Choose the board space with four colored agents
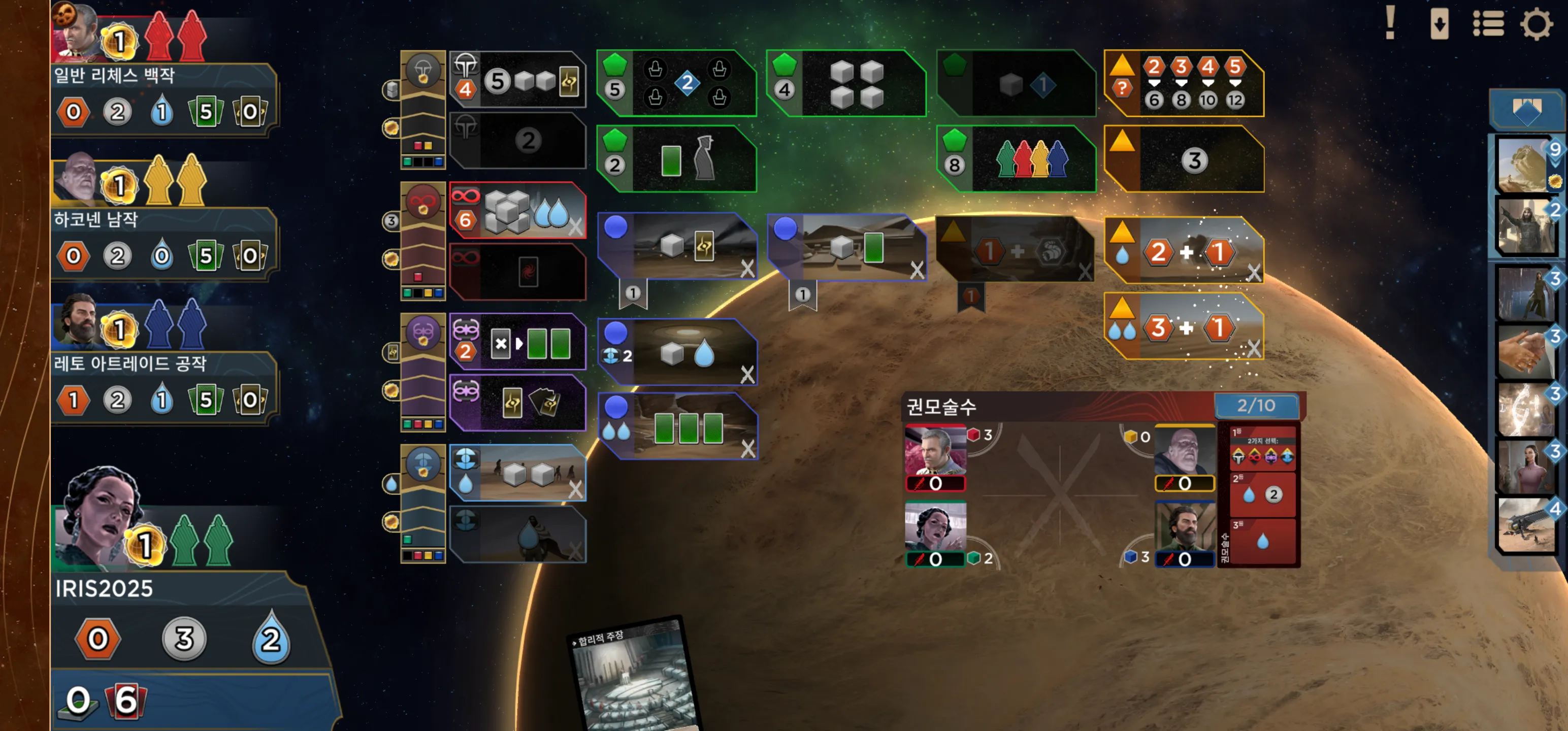This screenshot has width=1568, height=731. [1017, 159]
